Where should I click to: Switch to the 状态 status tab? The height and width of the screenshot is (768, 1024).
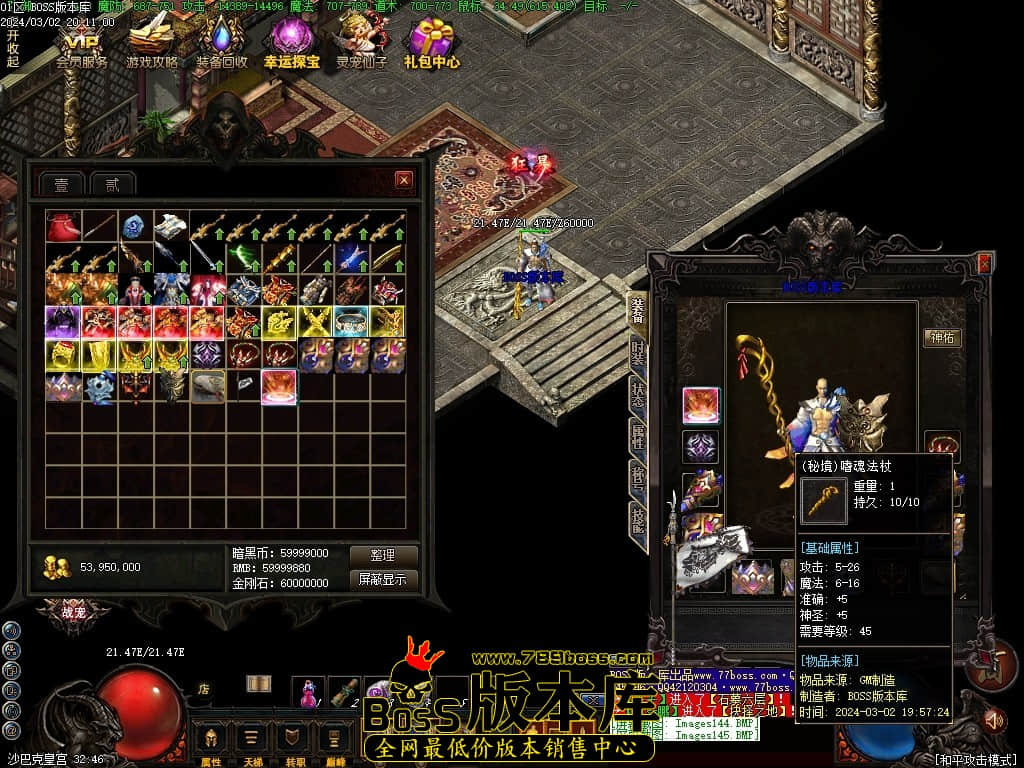click(638, 394)
